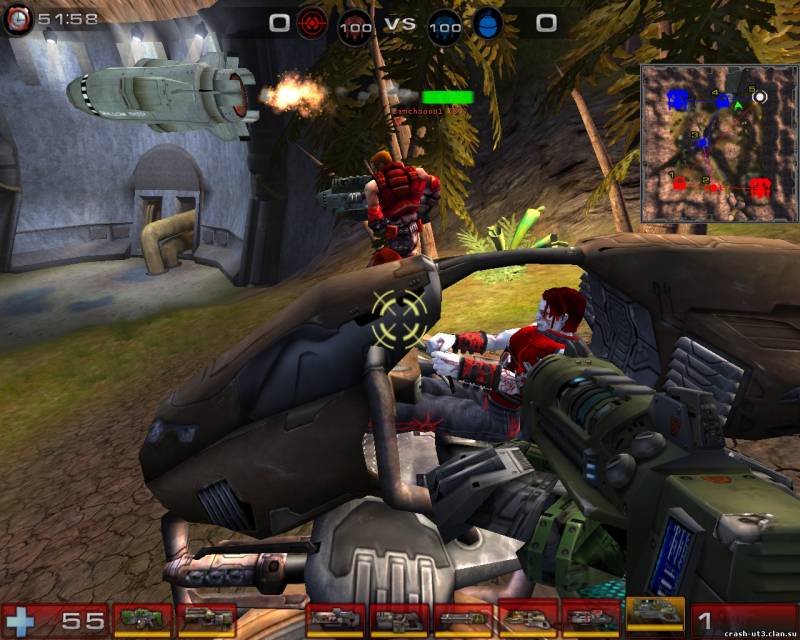The image size is (800, 640).
Task: Select the white neutral node 5 on the minimap
Action: click(760, 97)
